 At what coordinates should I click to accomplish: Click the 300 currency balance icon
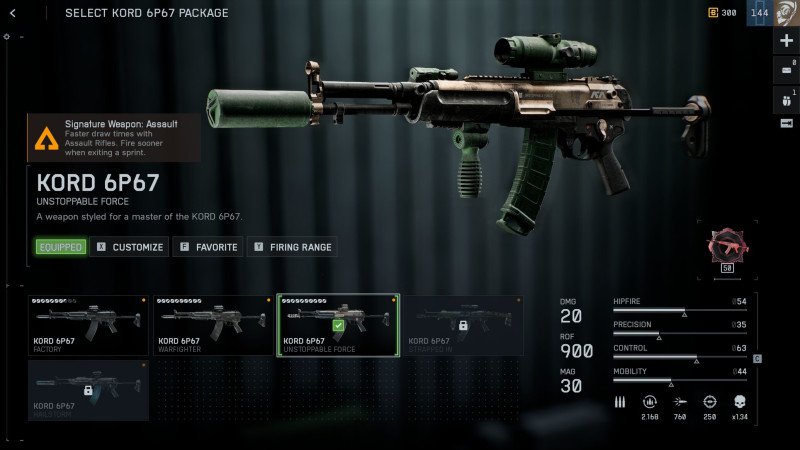pyautogui.click(x=713, y=13)
